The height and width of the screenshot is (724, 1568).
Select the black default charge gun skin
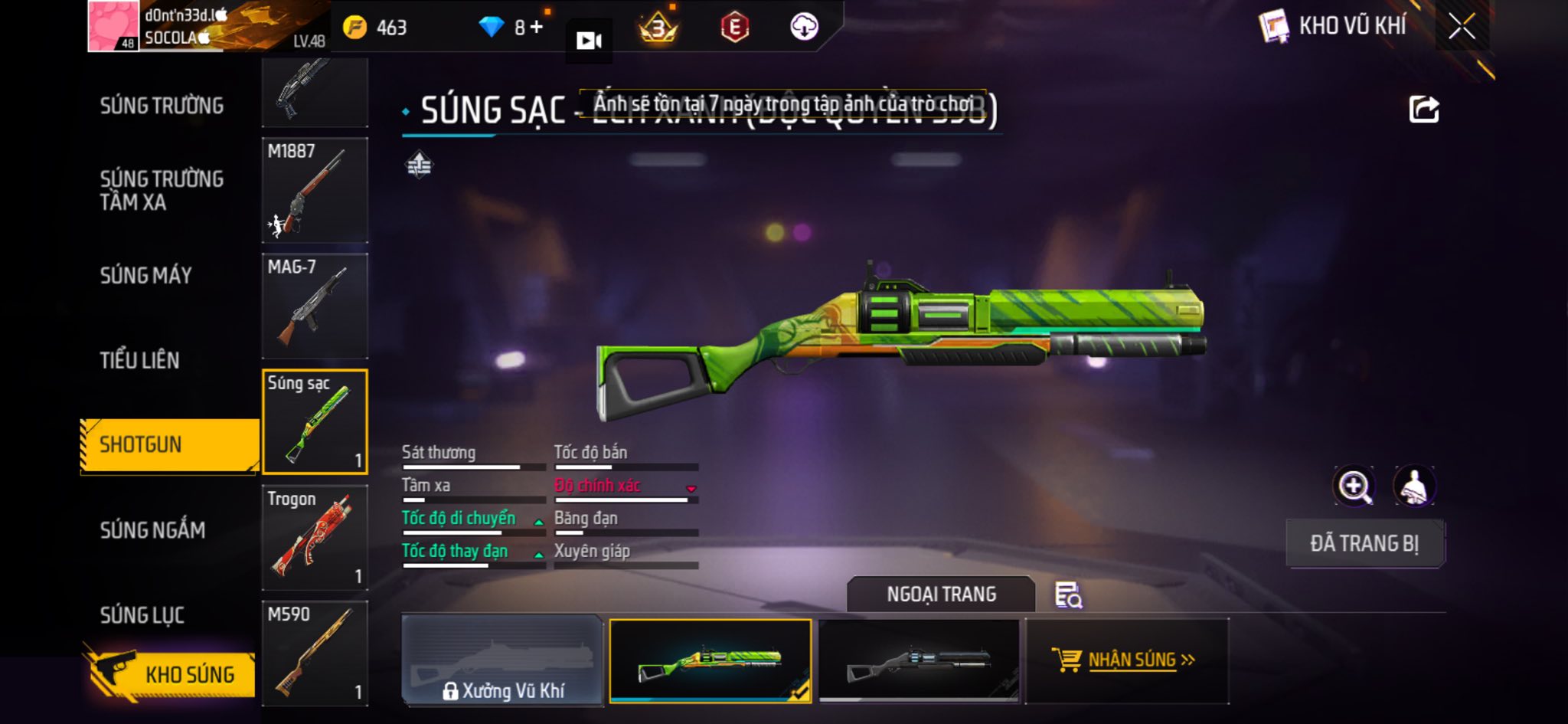[919, 661]
